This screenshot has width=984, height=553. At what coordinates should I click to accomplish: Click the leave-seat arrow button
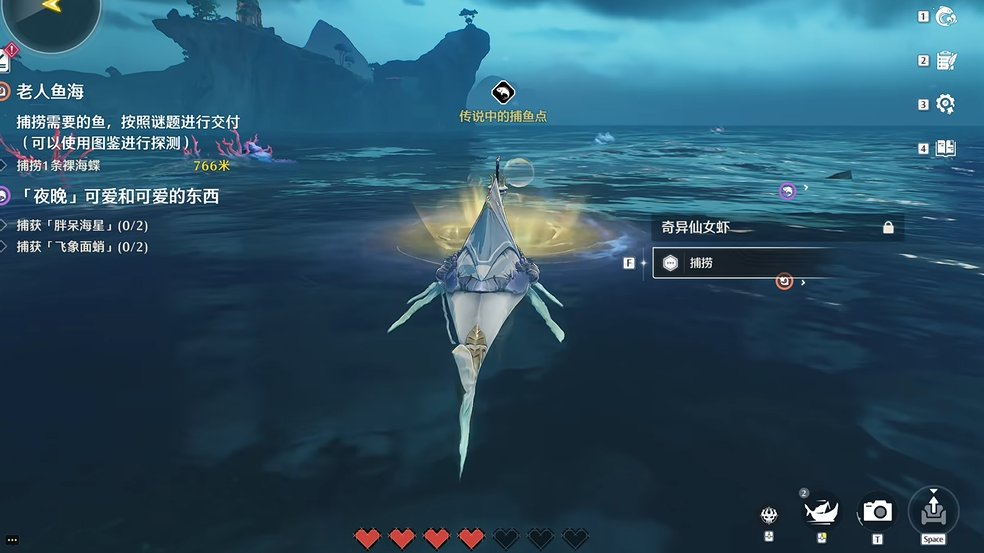coord(933,510)
